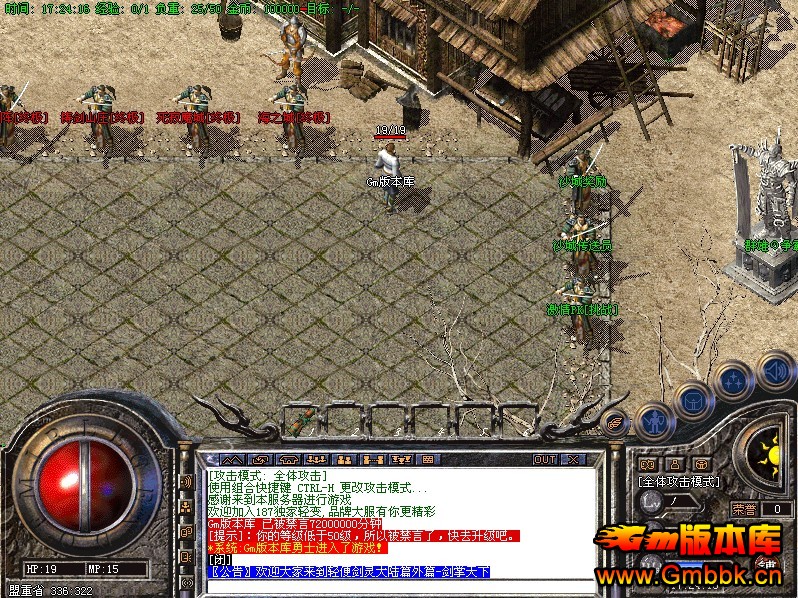798x598 pixels.
Task: Open the character status round button
Action: 652,421
